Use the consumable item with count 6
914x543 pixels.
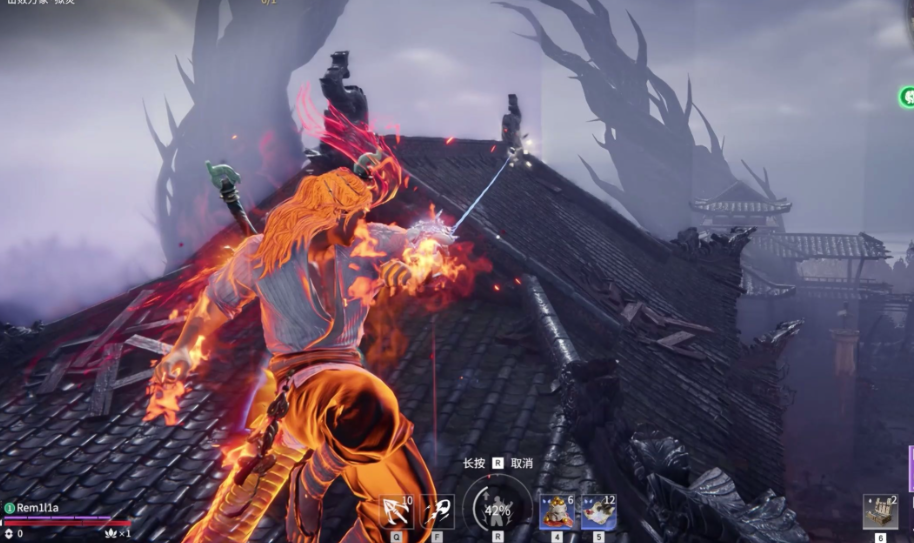click(557, 512)
